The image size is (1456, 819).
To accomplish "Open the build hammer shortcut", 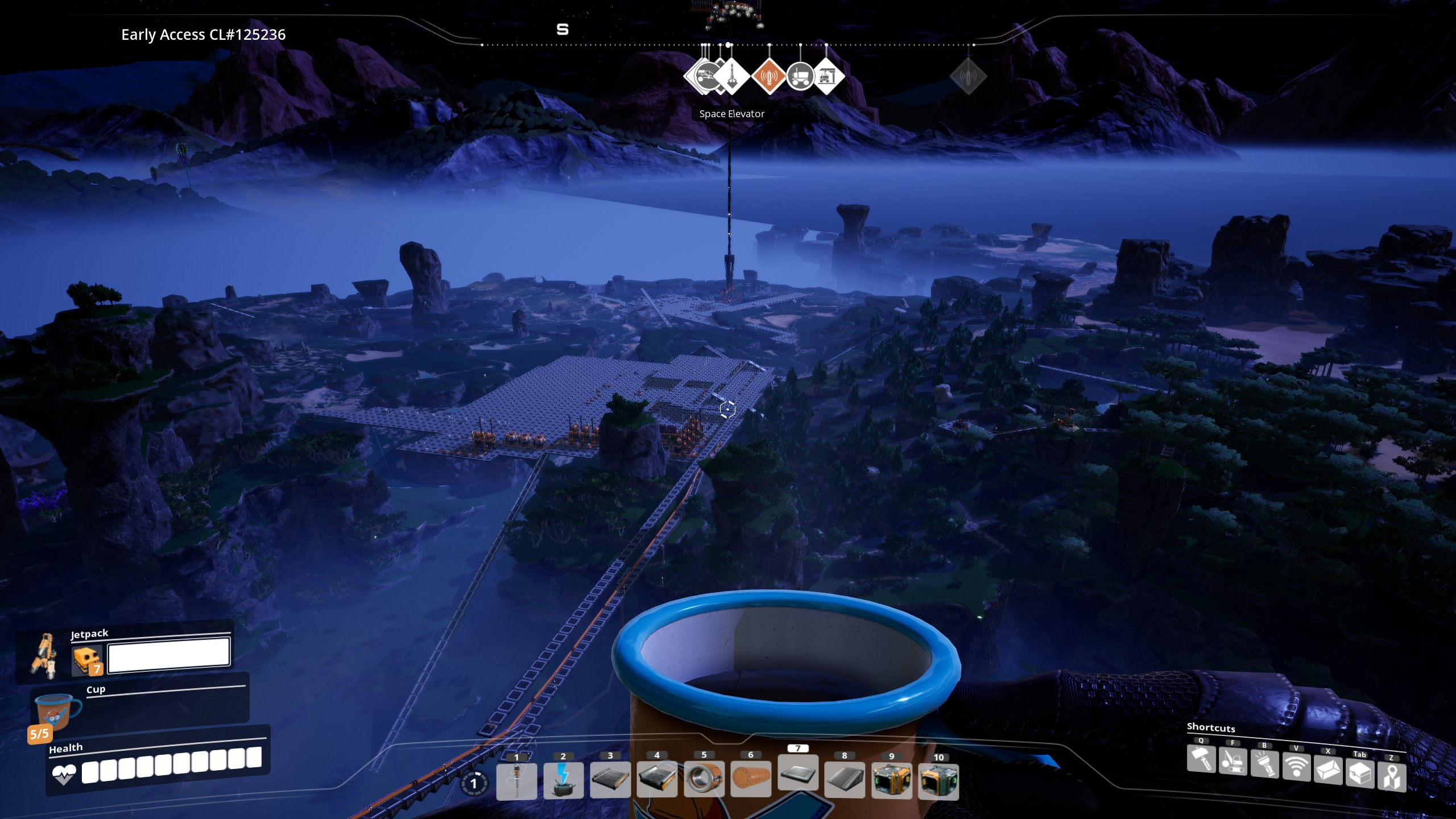I will coord(1201,759).
